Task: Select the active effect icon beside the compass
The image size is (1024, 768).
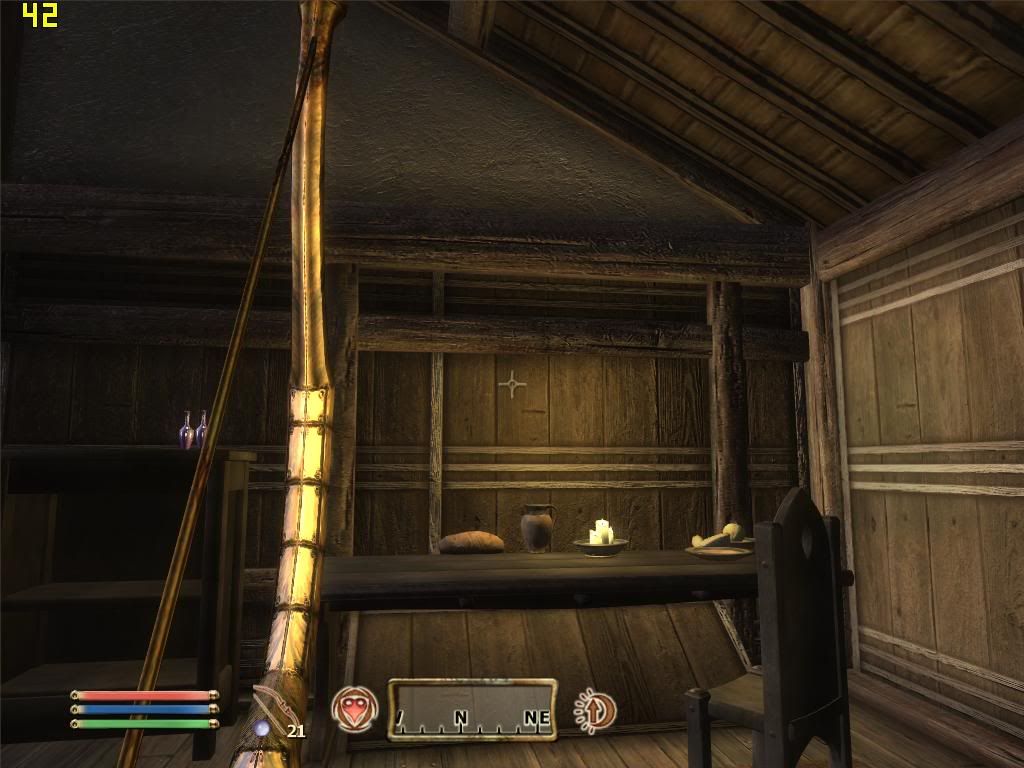Action: point(596,709)
